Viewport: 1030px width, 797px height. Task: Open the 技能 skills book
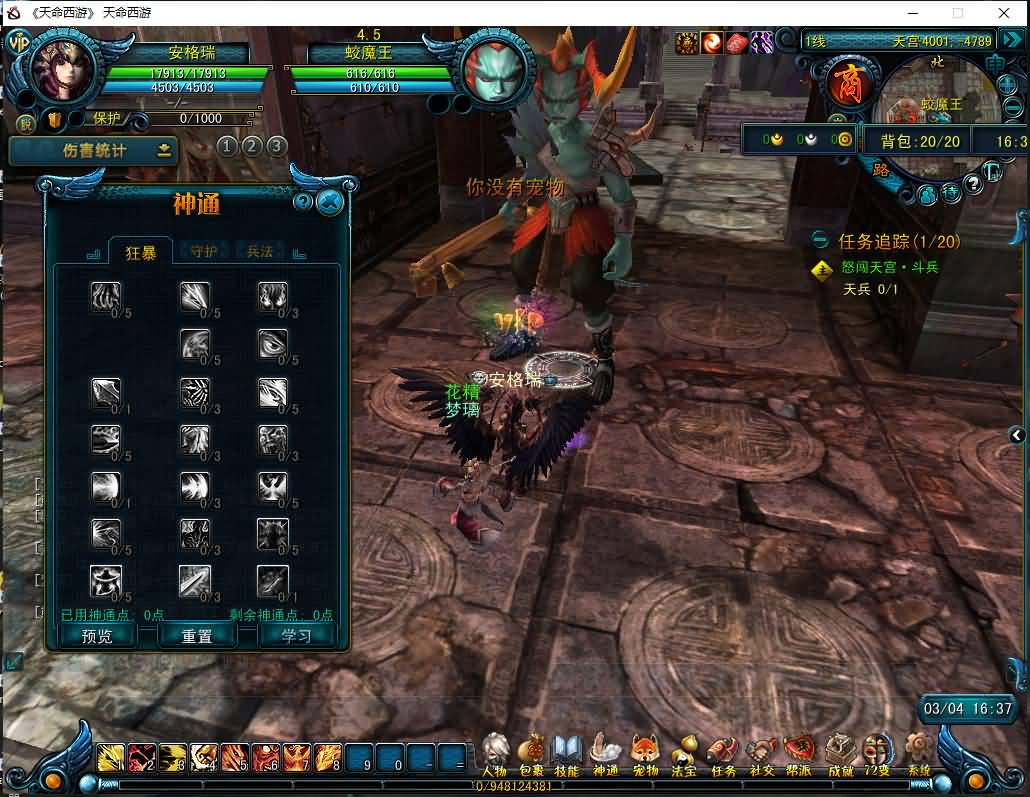567,753
